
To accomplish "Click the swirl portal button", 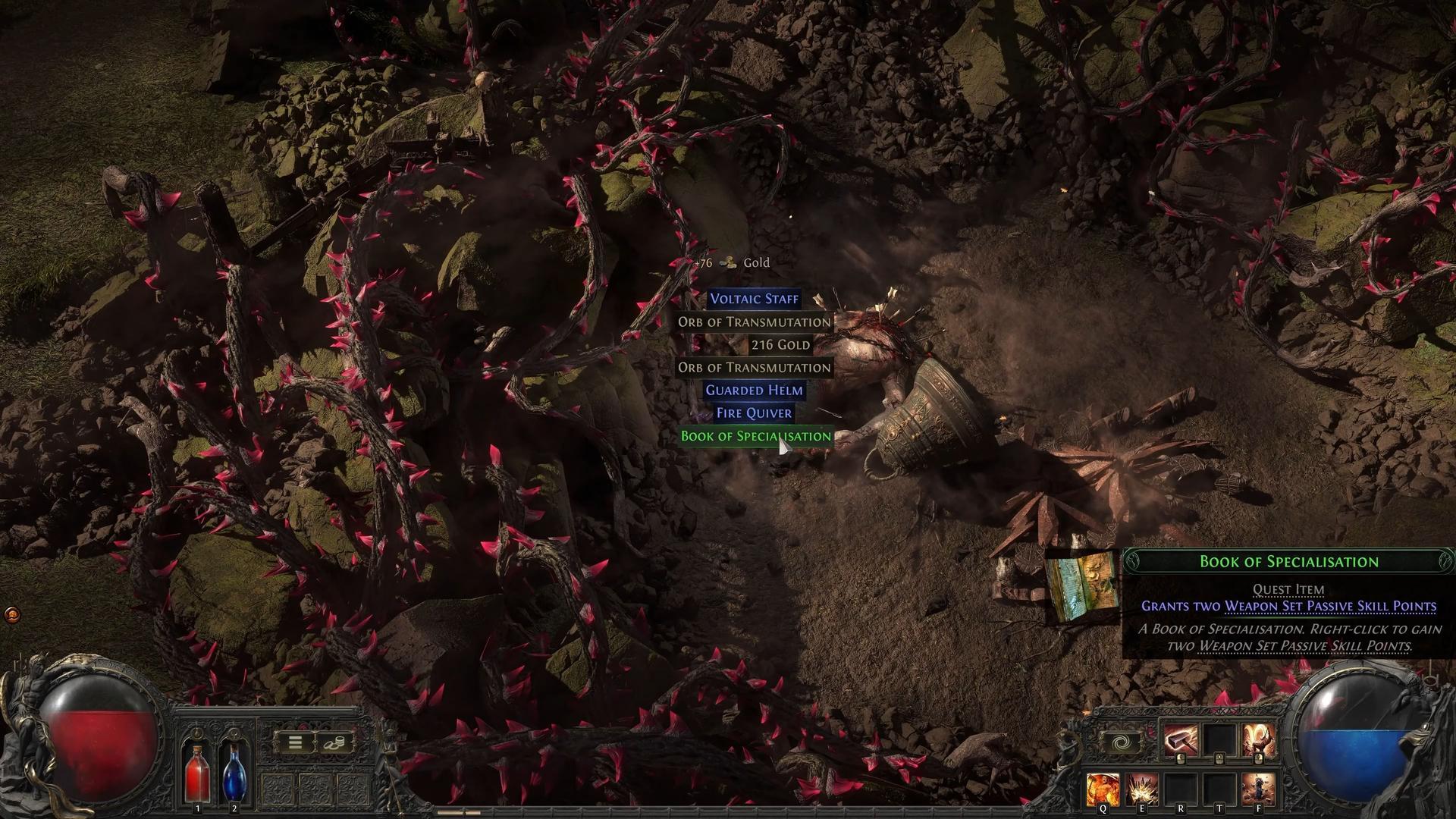I will click(x=1121, y=742).
